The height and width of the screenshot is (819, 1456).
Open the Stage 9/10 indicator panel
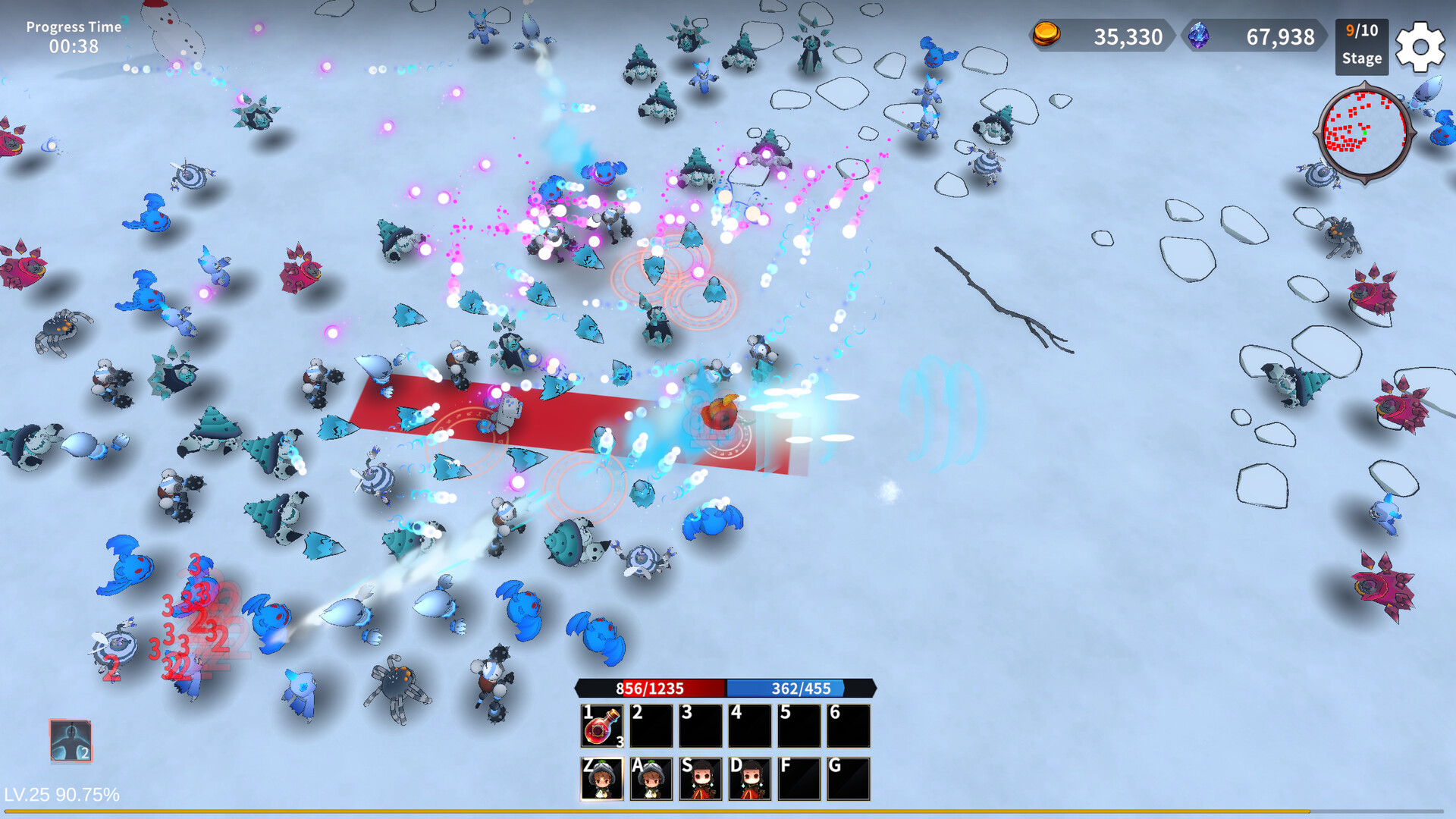pyautogui.click(x=1361, y=47)
